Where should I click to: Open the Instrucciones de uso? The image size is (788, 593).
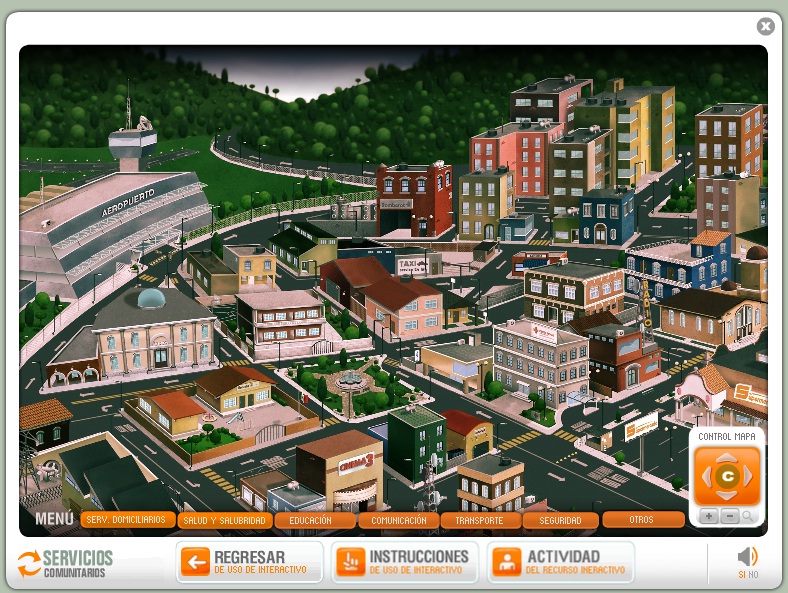tap(405, 562)
